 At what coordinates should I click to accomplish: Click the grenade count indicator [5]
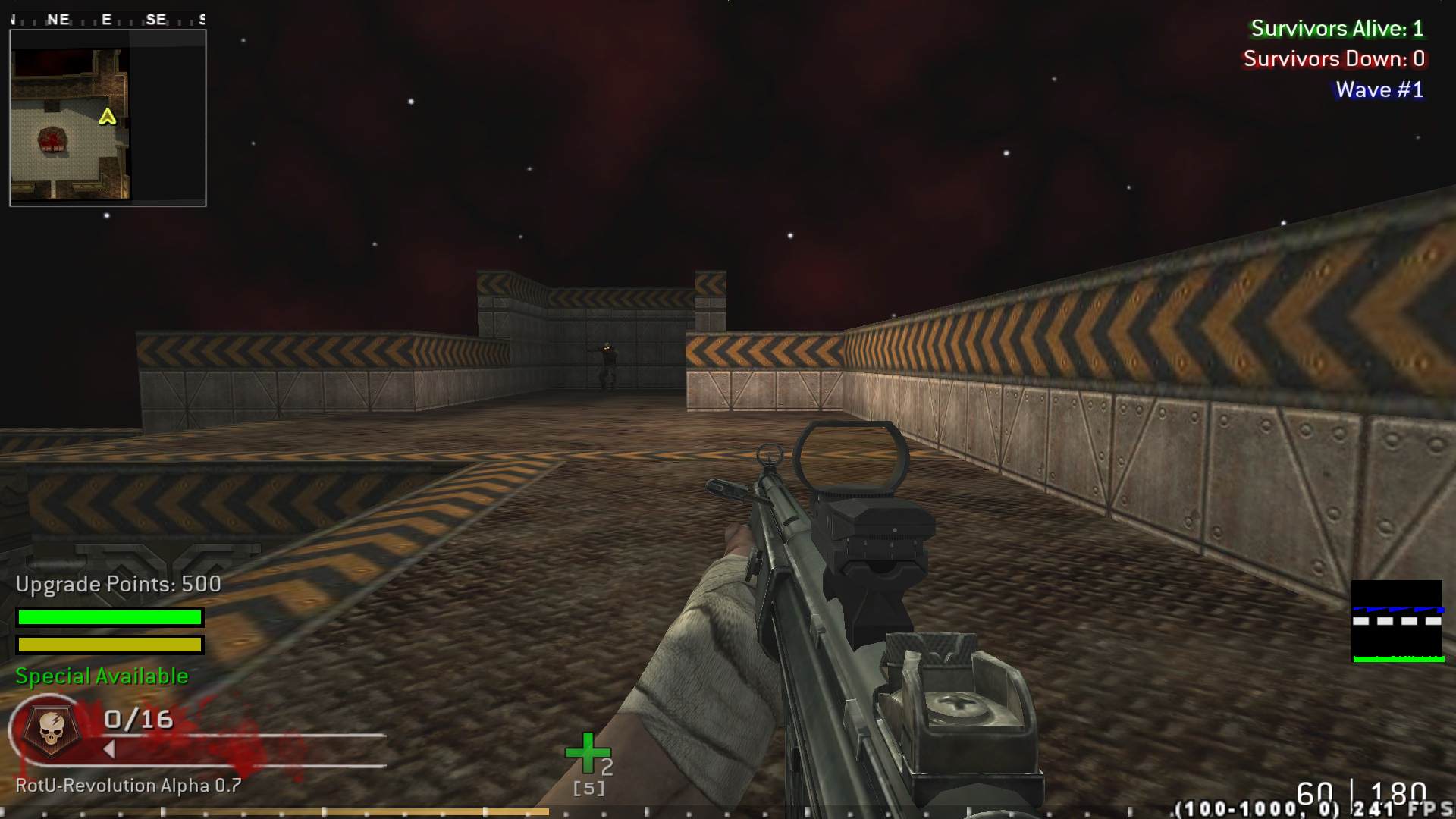pos(588,789)
